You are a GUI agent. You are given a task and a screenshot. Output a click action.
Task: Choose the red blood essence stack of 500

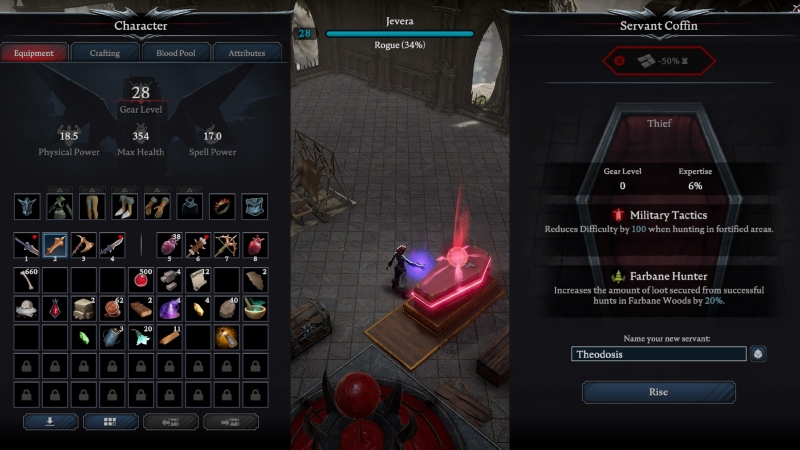140,281
